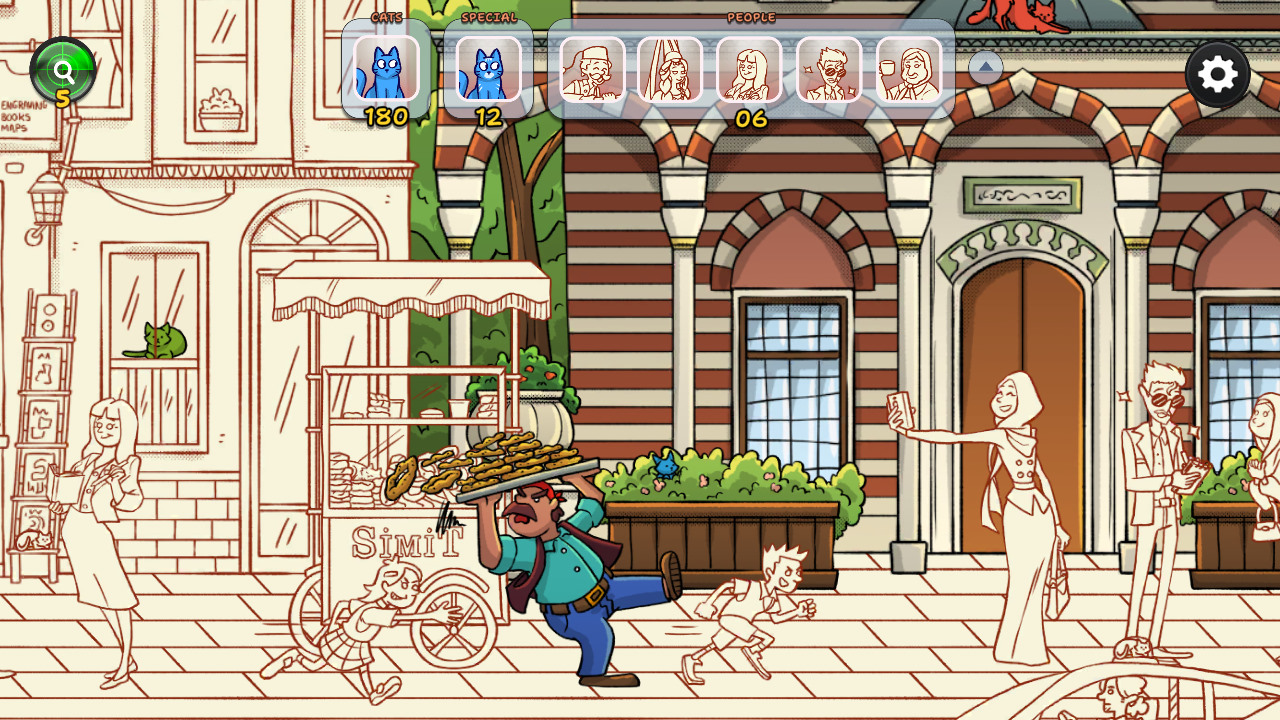The height and width of the screenshot is (720, 1280).
Task: Choose the long-haired woman portrait
Action: 749,69
